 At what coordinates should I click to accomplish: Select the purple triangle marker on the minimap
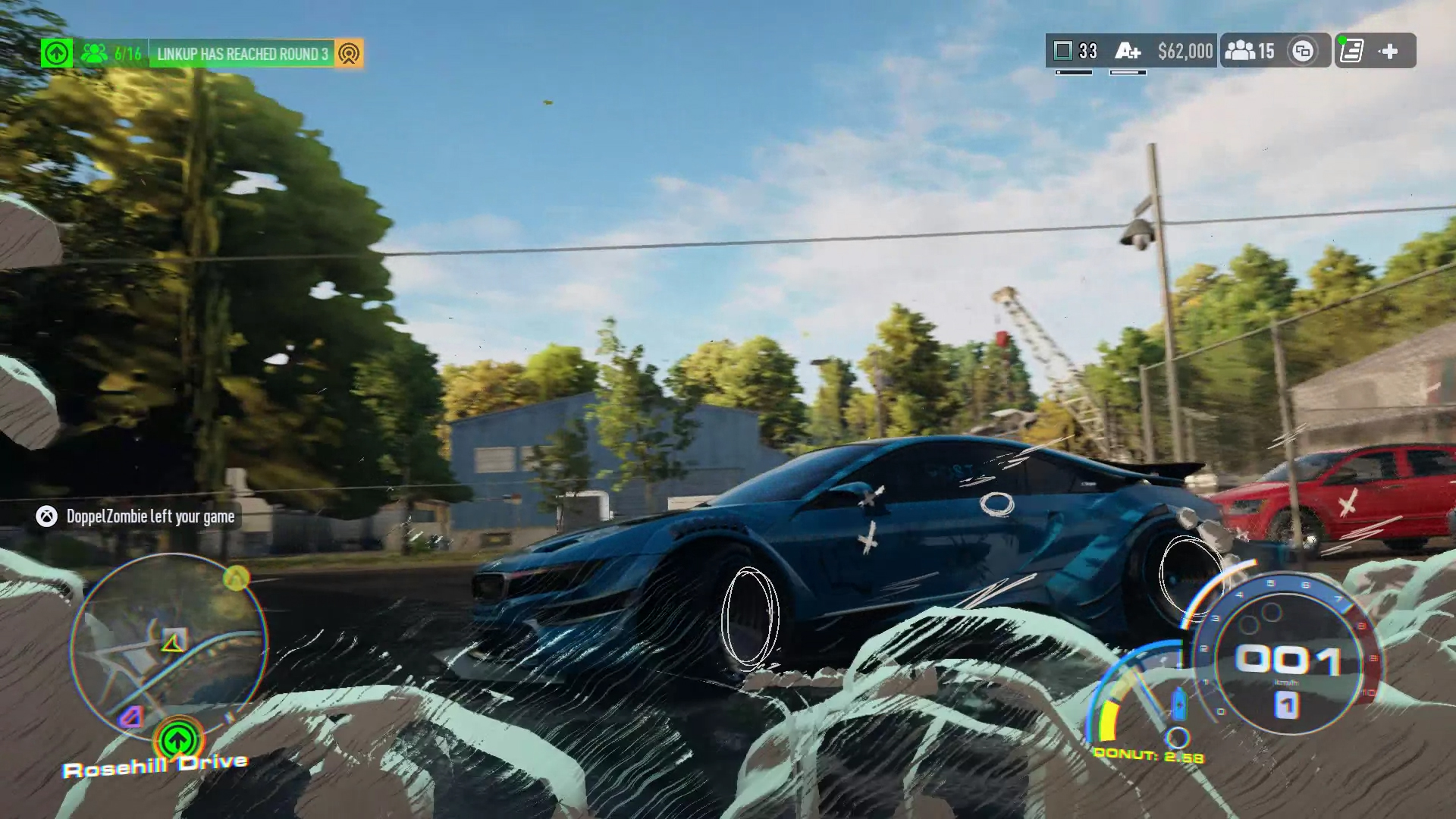tap(133, 716)
